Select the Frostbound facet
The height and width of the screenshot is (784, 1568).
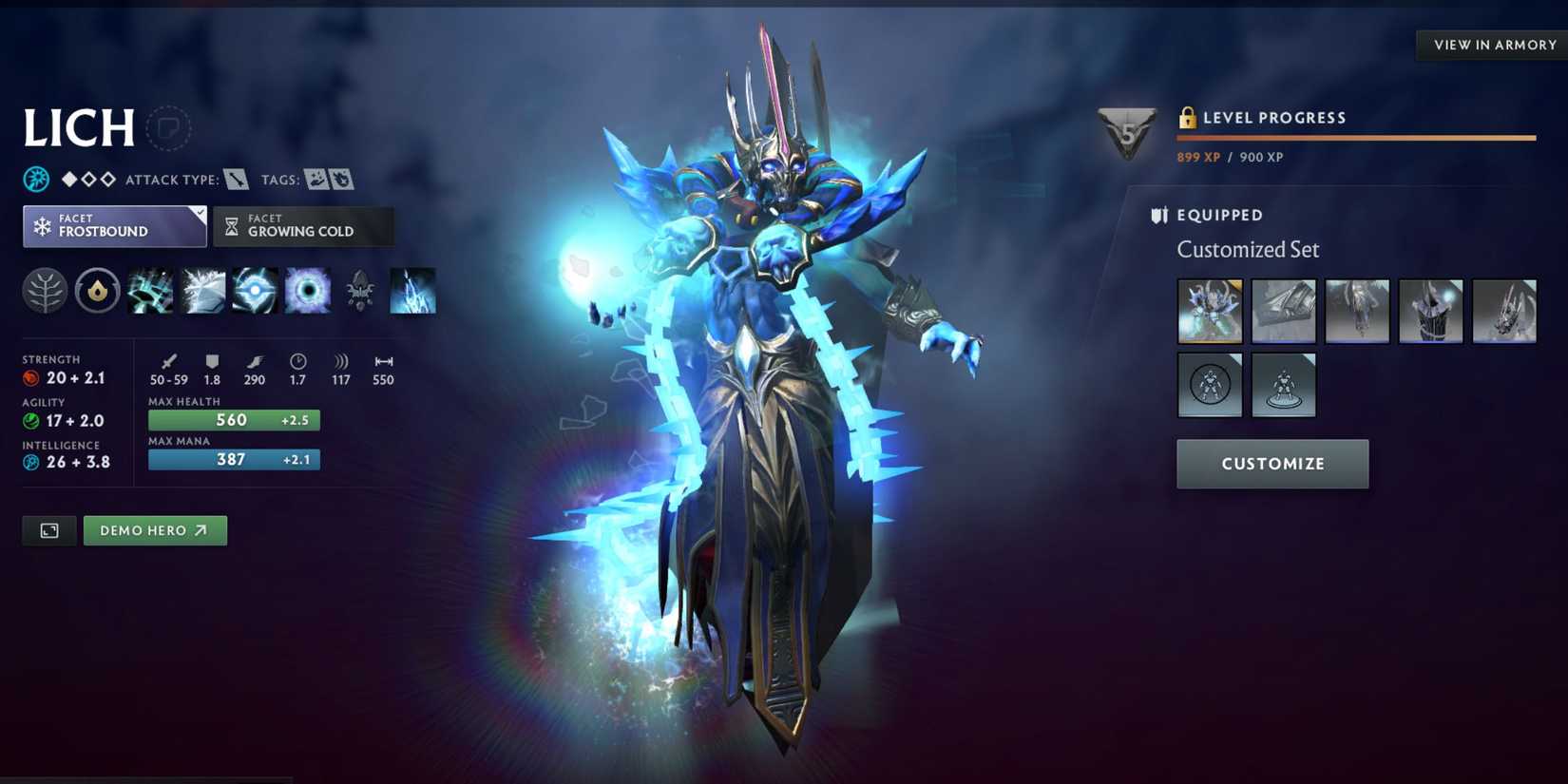click(113, 226)
